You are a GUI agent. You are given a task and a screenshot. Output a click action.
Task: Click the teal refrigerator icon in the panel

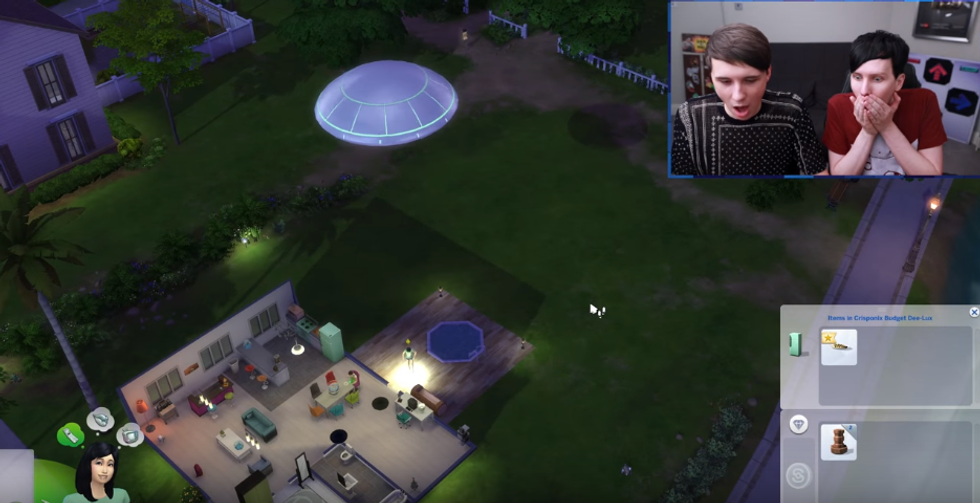tap(797, 345)
